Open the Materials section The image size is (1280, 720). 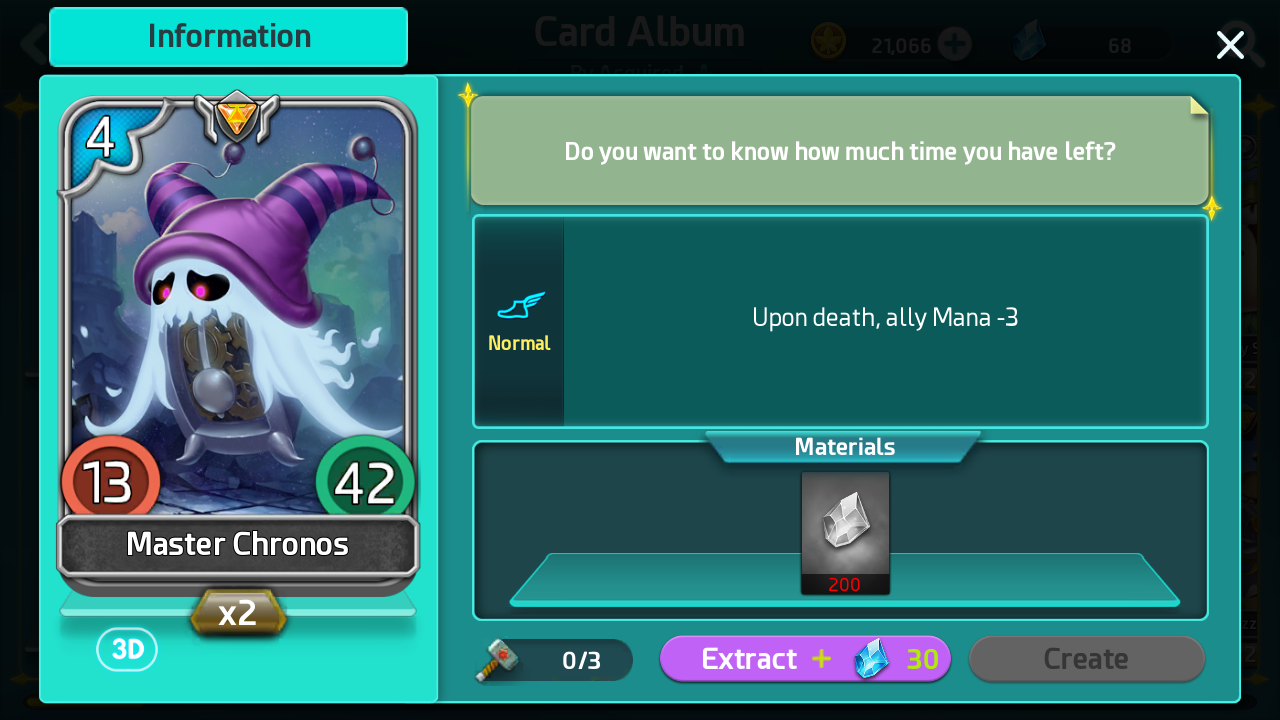(842, 447)
